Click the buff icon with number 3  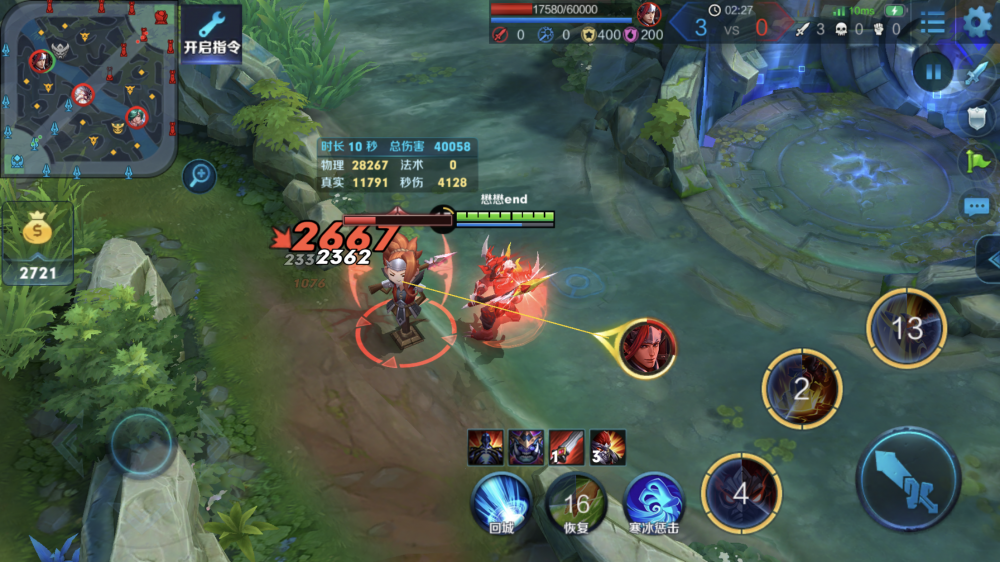[608, 447]
